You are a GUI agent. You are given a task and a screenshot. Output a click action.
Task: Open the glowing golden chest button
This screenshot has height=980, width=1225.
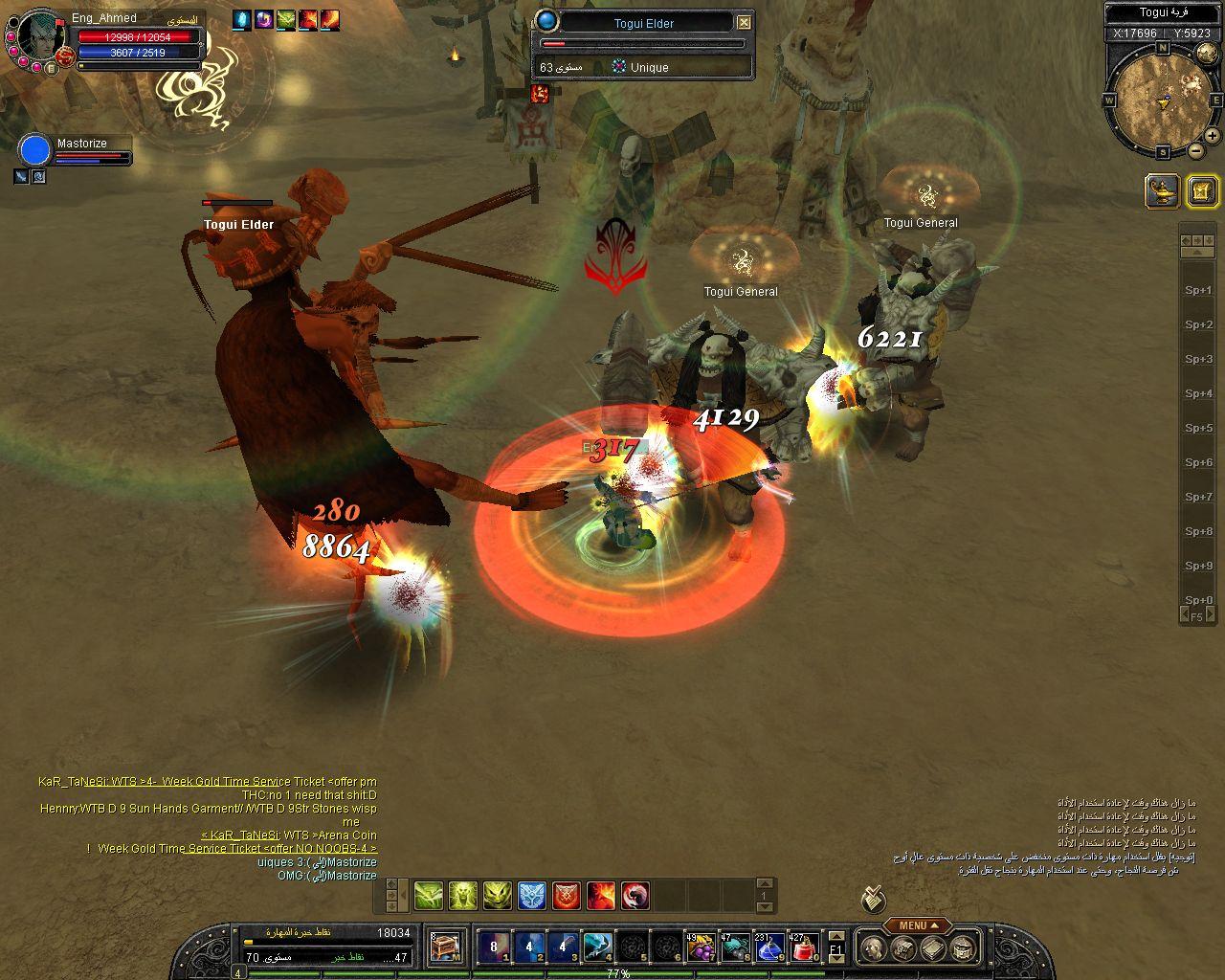(x=1202, y=191)
